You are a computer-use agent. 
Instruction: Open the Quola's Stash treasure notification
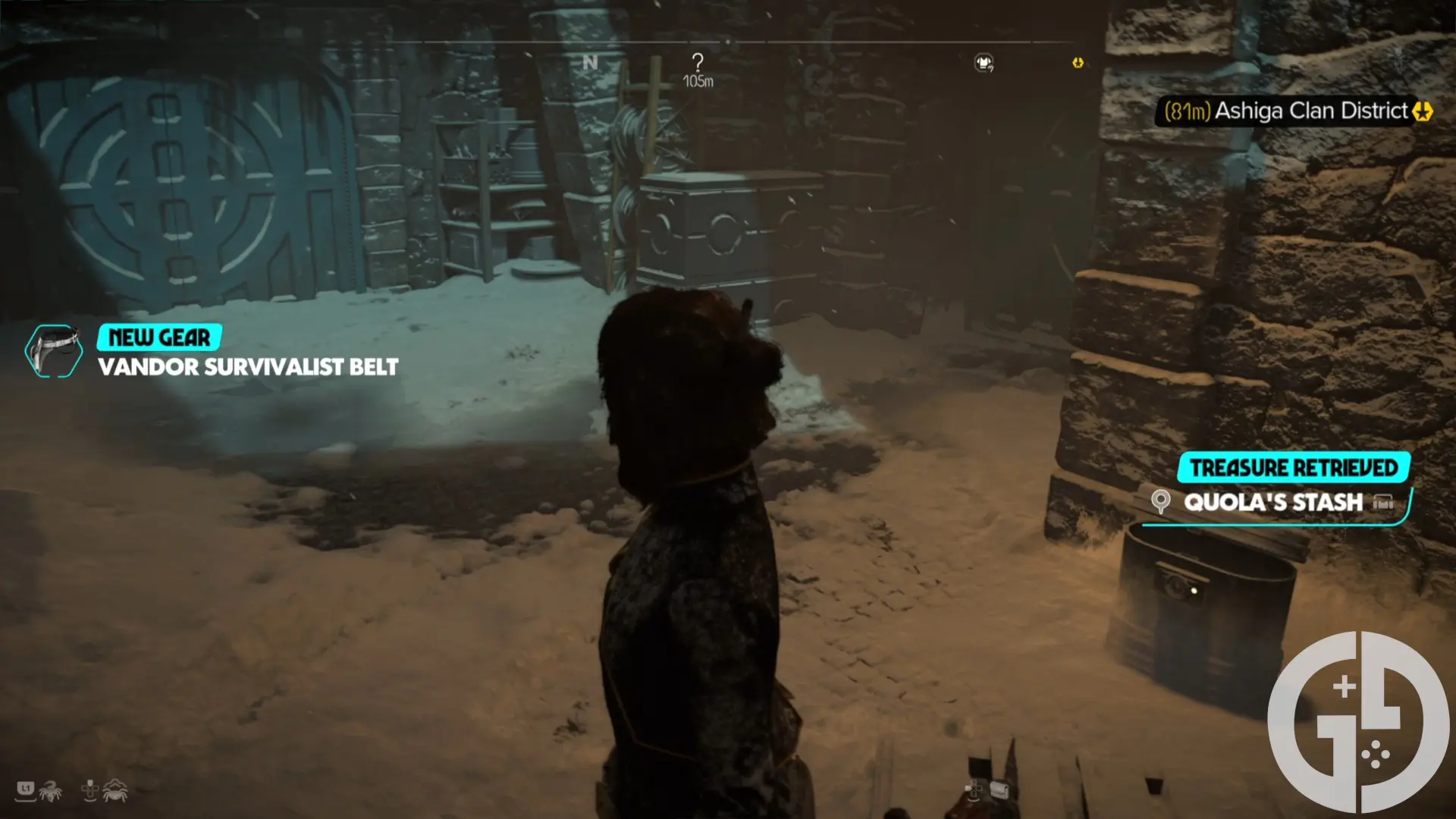click(x=1274, y=502)
